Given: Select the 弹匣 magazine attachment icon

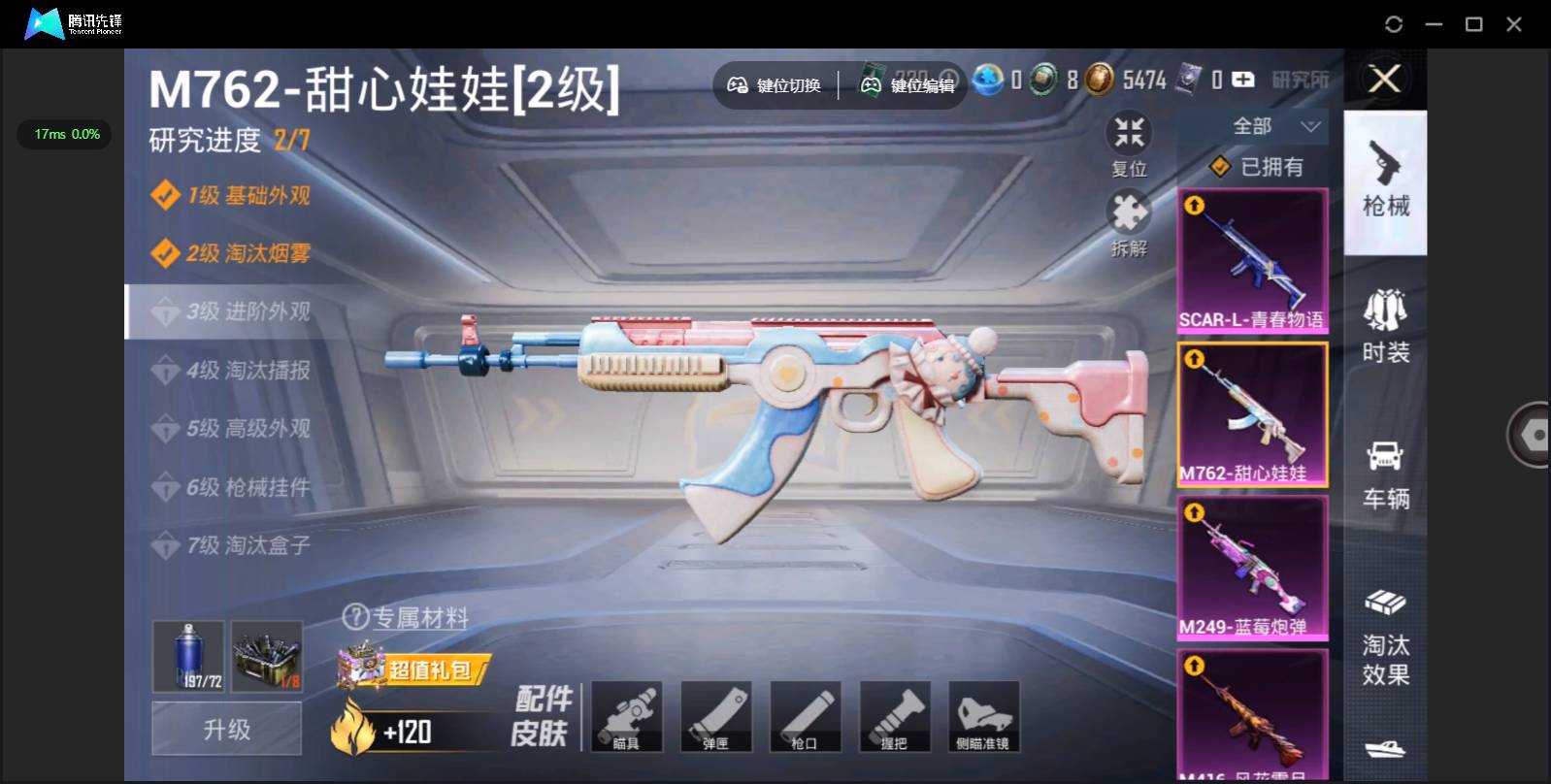Looking at the screenshot, I should pyautogui.click(x=715, y=716).
